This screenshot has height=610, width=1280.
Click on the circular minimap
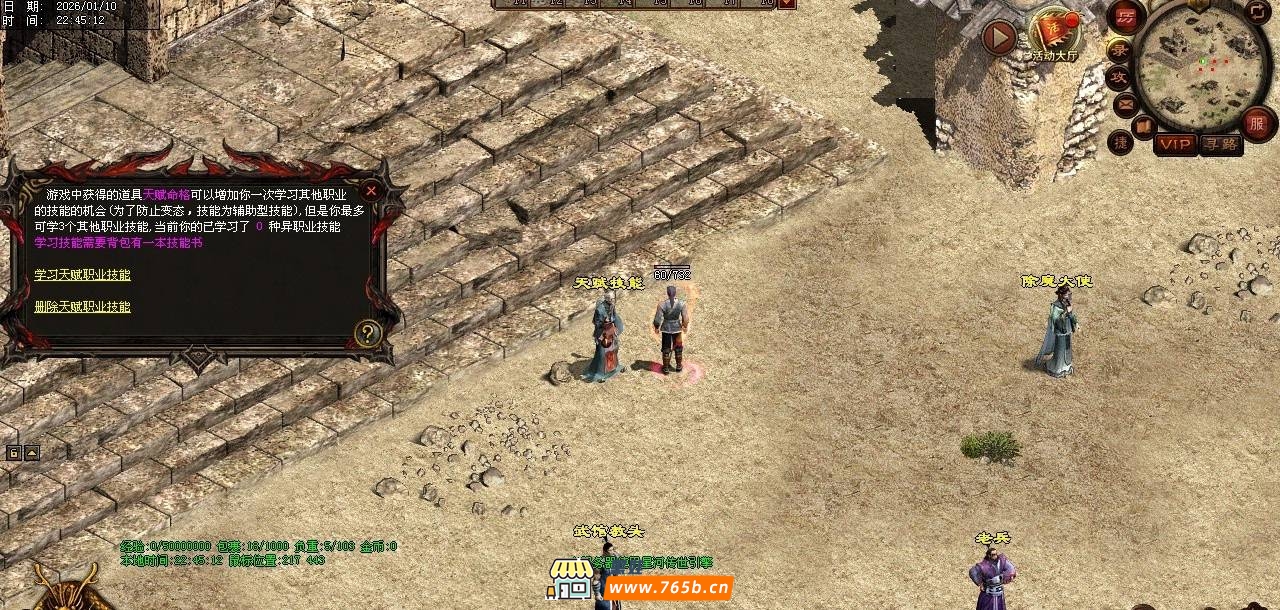tap(1200, 65)
